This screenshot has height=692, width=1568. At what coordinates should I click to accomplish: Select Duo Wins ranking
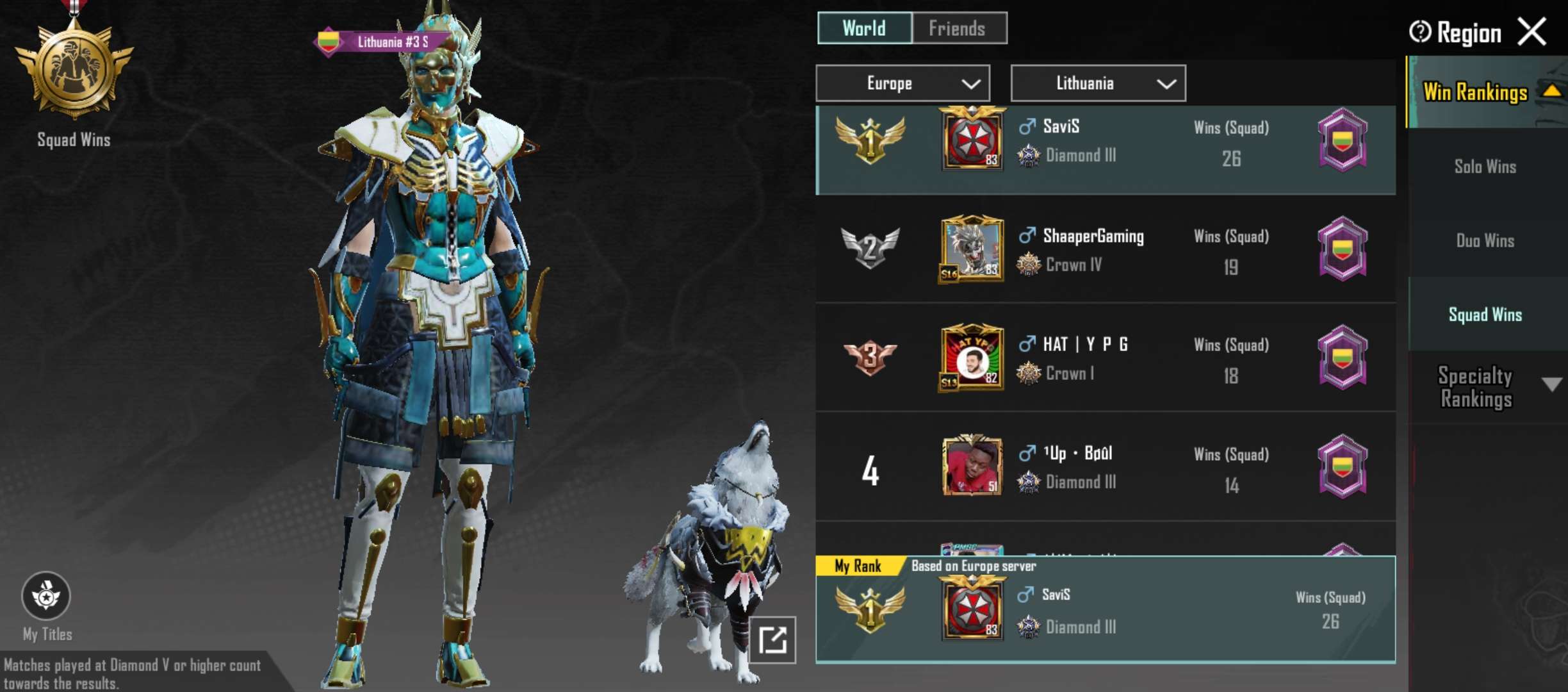(x=1485, y=241)
